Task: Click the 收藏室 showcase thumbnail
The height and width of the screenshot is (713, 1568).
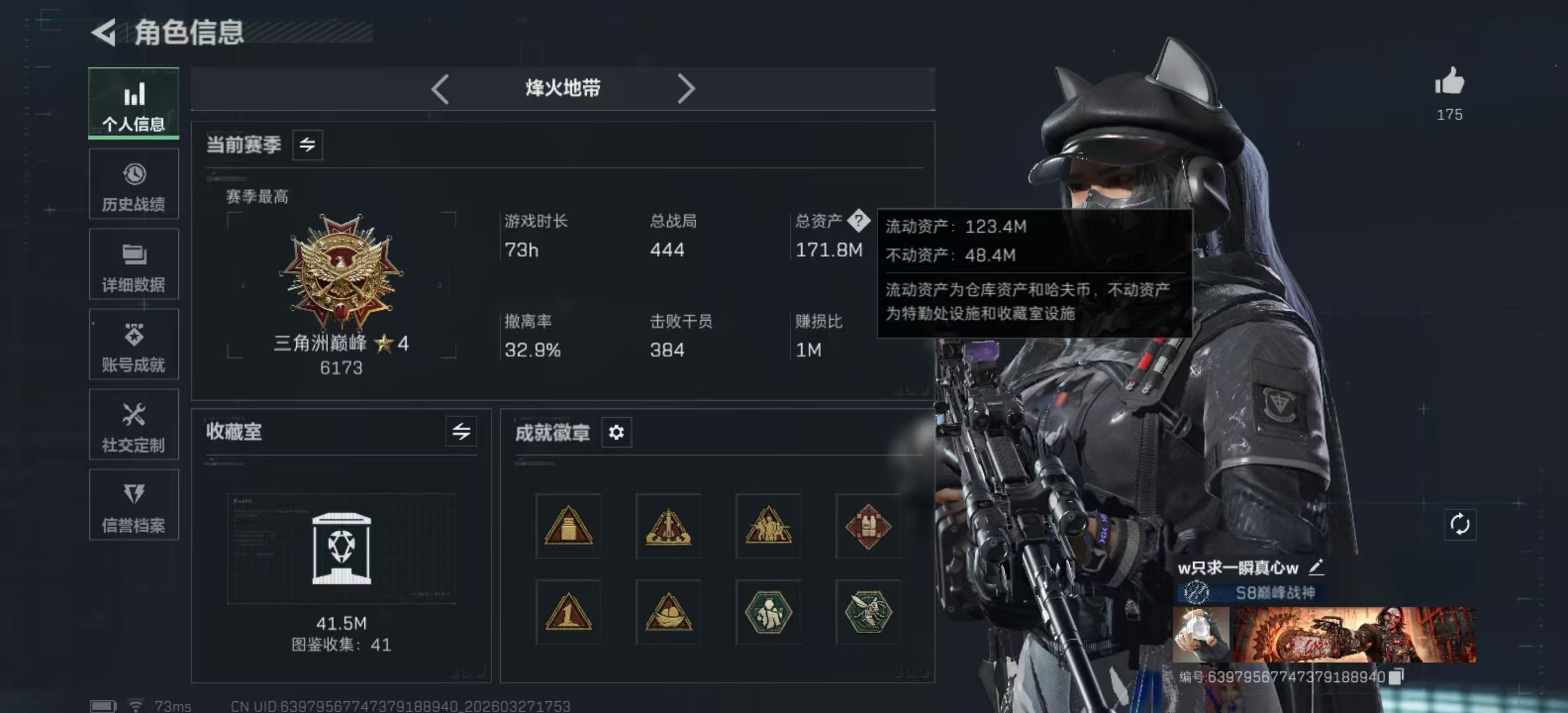Action: (x=343, y=548)
